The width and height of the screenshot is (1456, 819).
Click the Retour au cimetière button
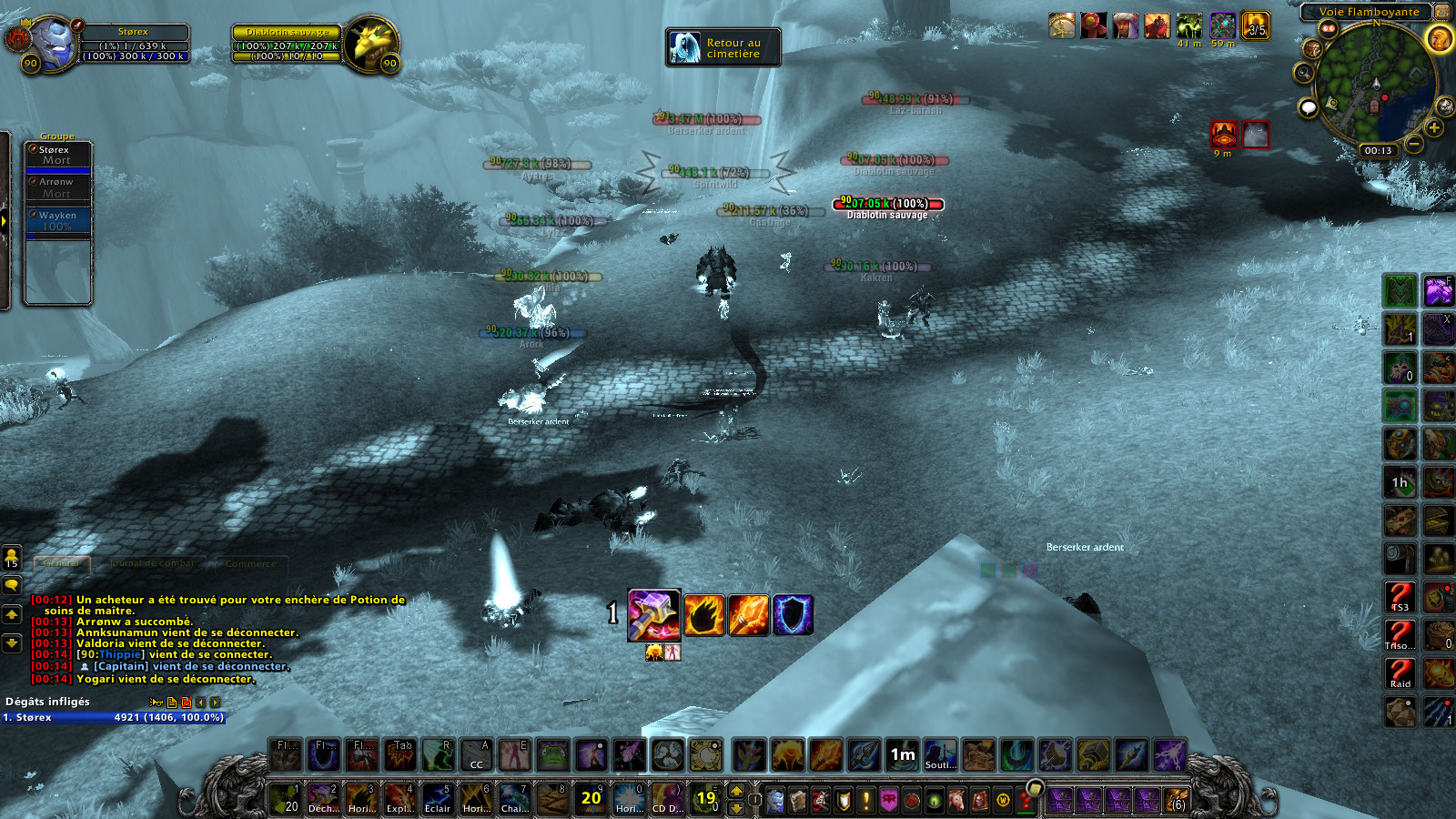[723, 47]
